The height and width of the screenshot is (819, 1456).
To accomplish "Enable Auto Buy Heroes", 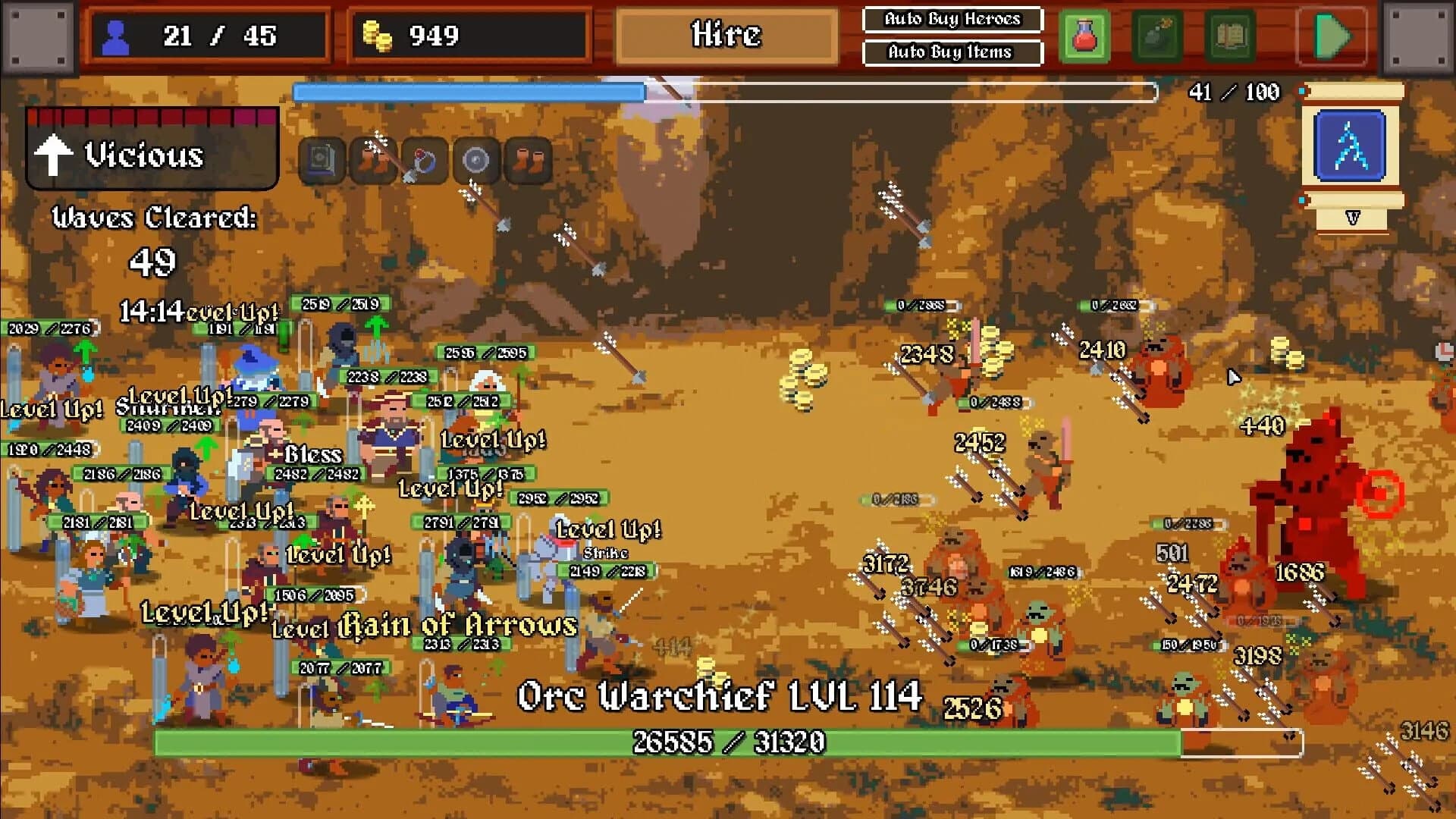I will click(952, 20).
